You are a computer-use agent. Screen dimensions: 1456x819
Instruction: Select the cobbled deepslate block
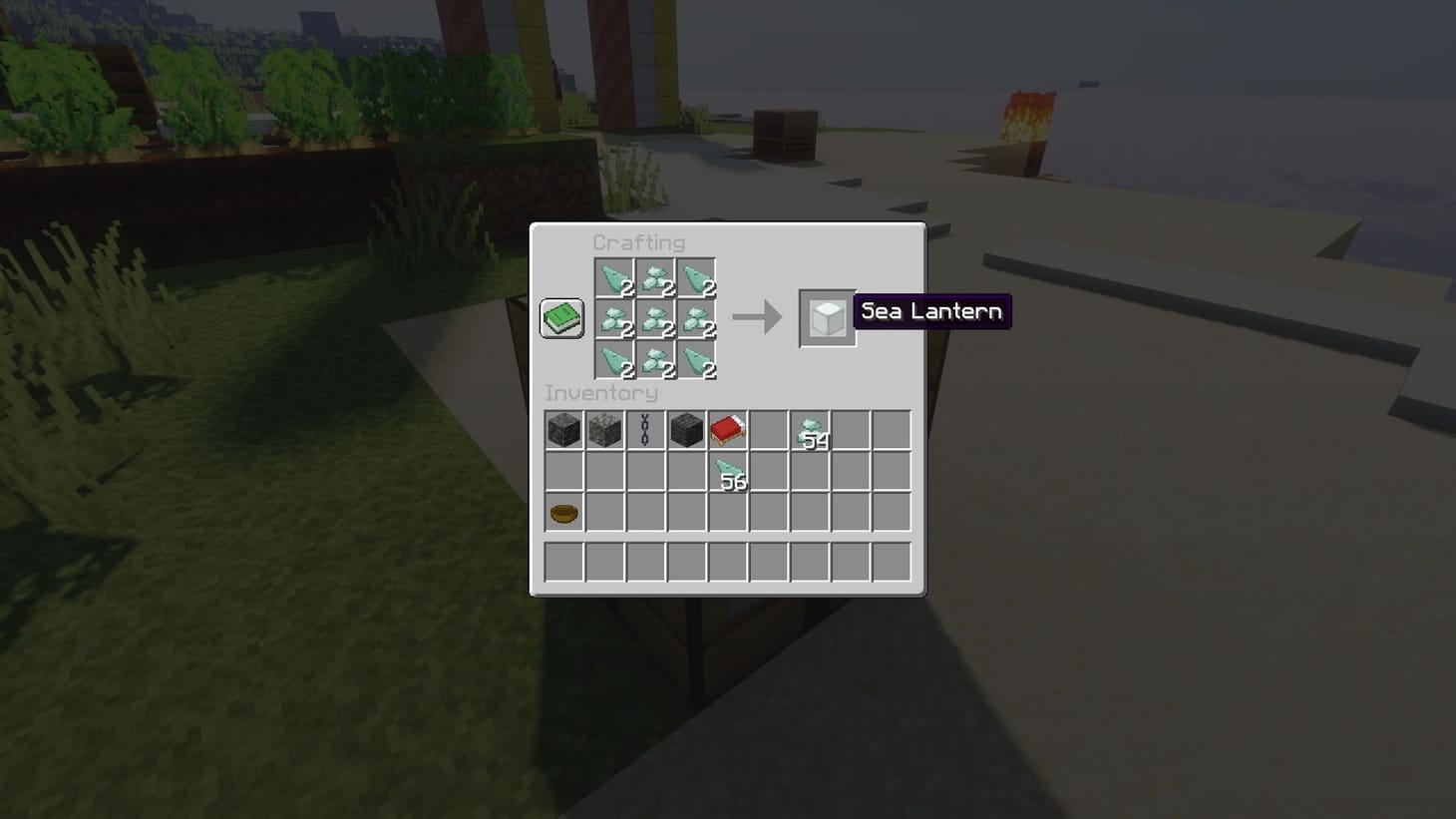click(x=564, y=429)
